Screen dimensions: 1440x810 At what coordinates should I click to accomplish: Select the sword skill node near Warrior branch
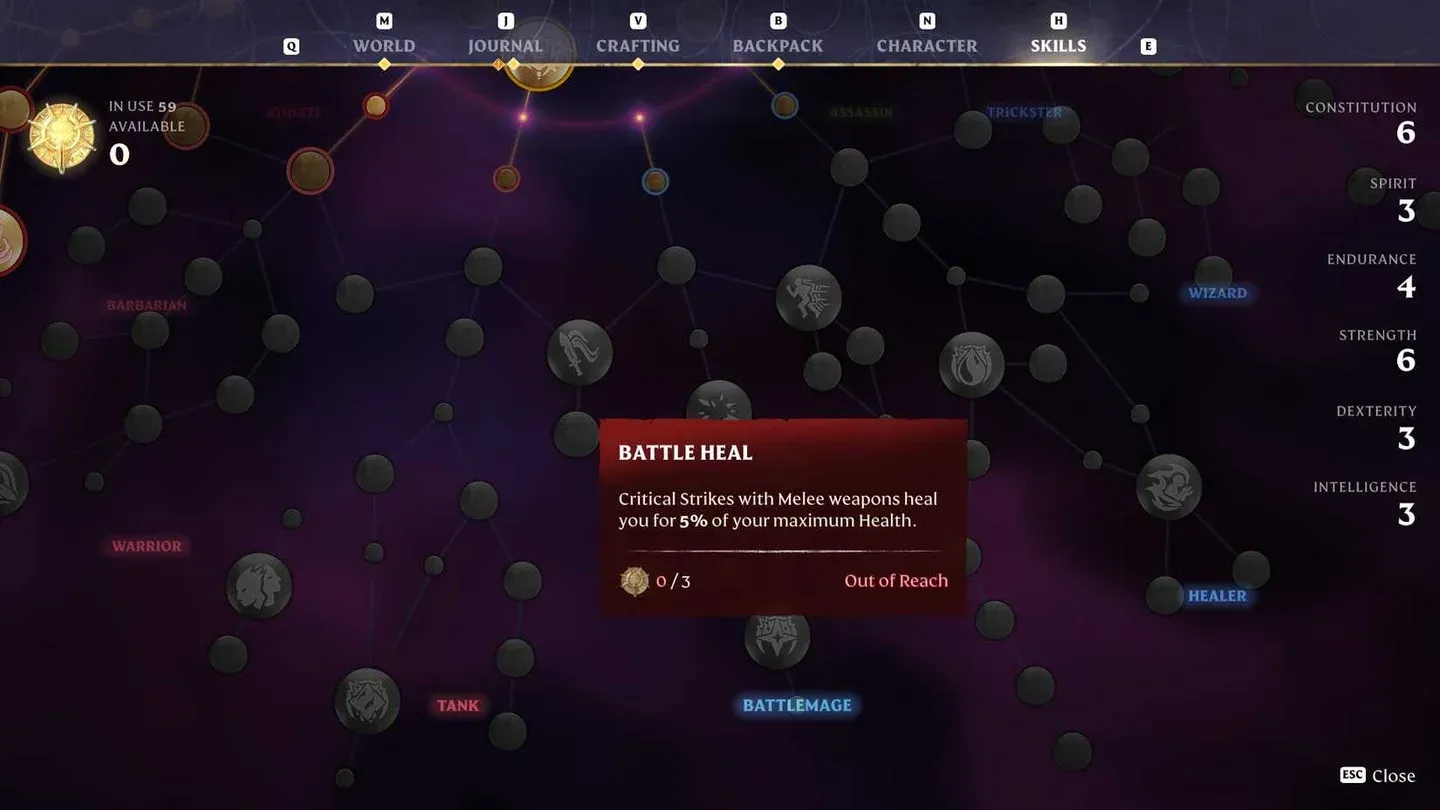point(578,352)
